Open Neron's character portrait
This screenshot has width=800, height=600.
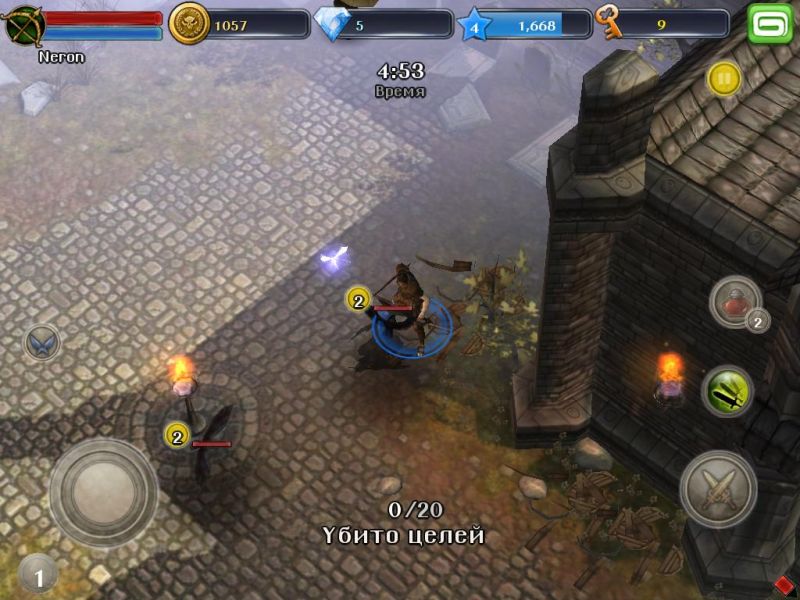click(x=24, y=24)
